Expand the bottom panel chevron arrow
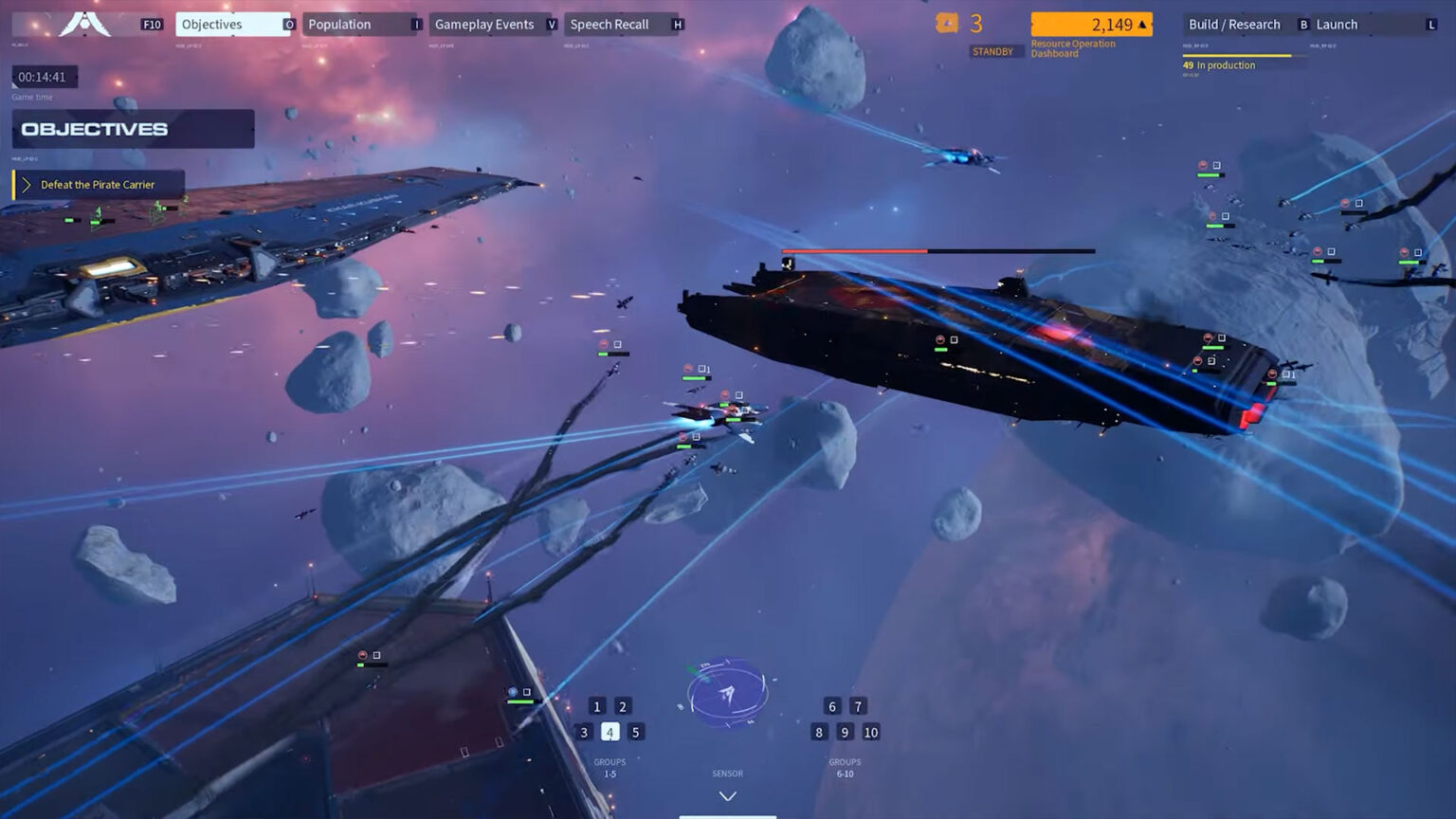 click(x=727, y=796)
